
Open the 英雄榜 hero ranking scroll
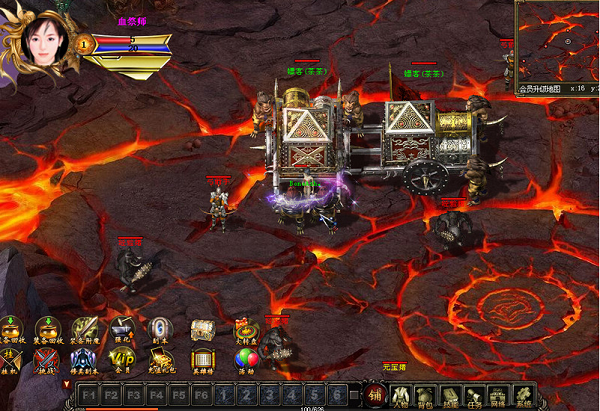click(202, 361)
